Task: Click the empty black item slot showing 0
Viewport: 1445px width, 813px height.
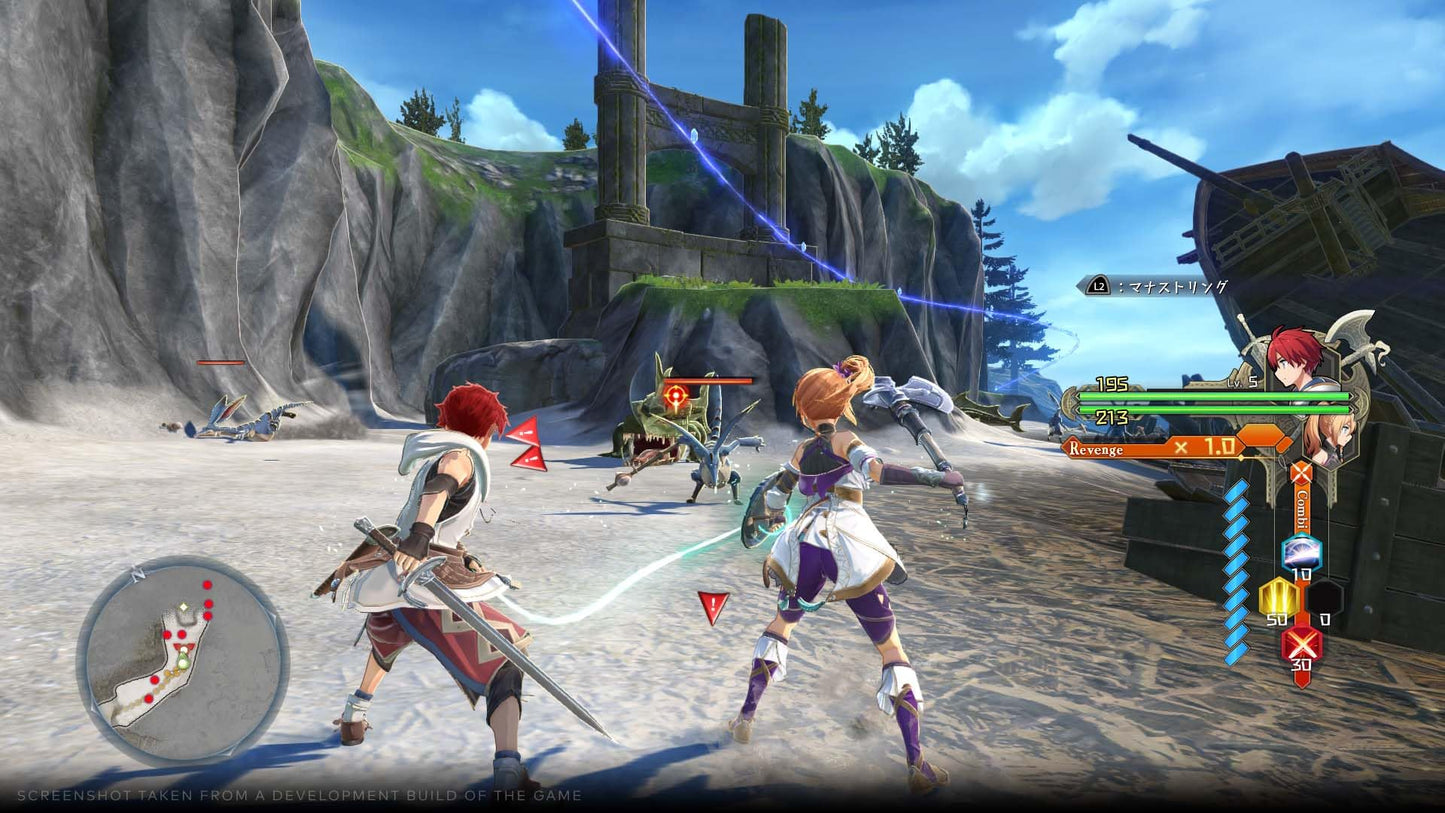Action: coord(1325,598)
